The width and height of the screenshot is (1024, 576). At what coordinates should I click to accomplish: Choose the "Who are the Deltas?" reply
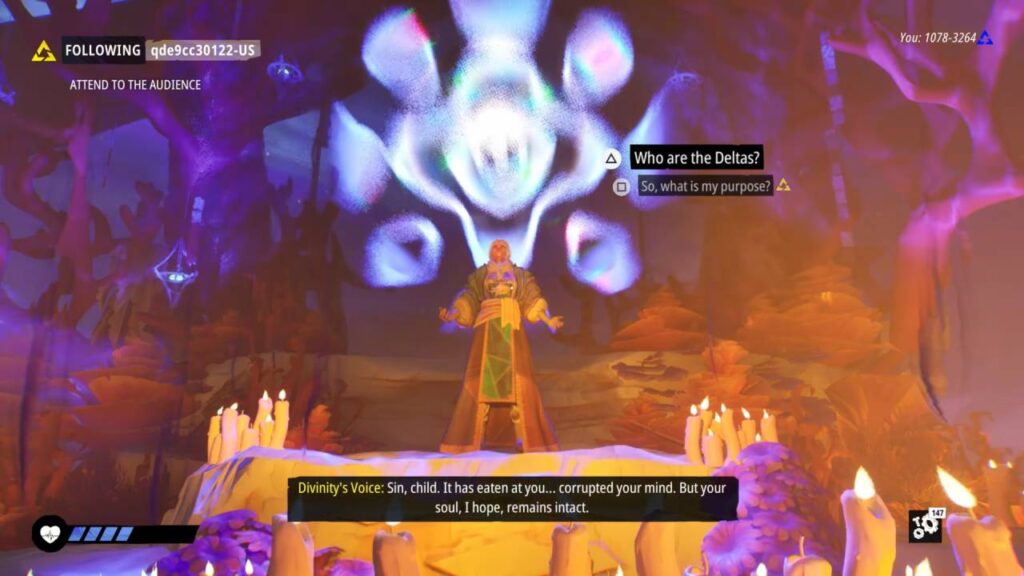[697, 158]
